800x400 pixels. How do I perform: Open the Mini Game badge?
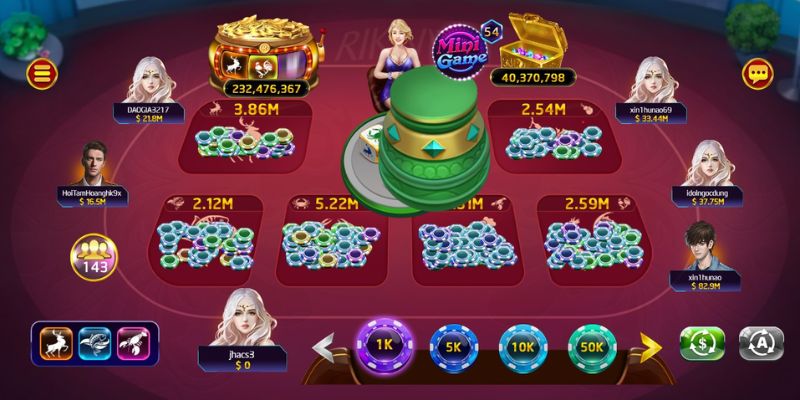[461, 52]
